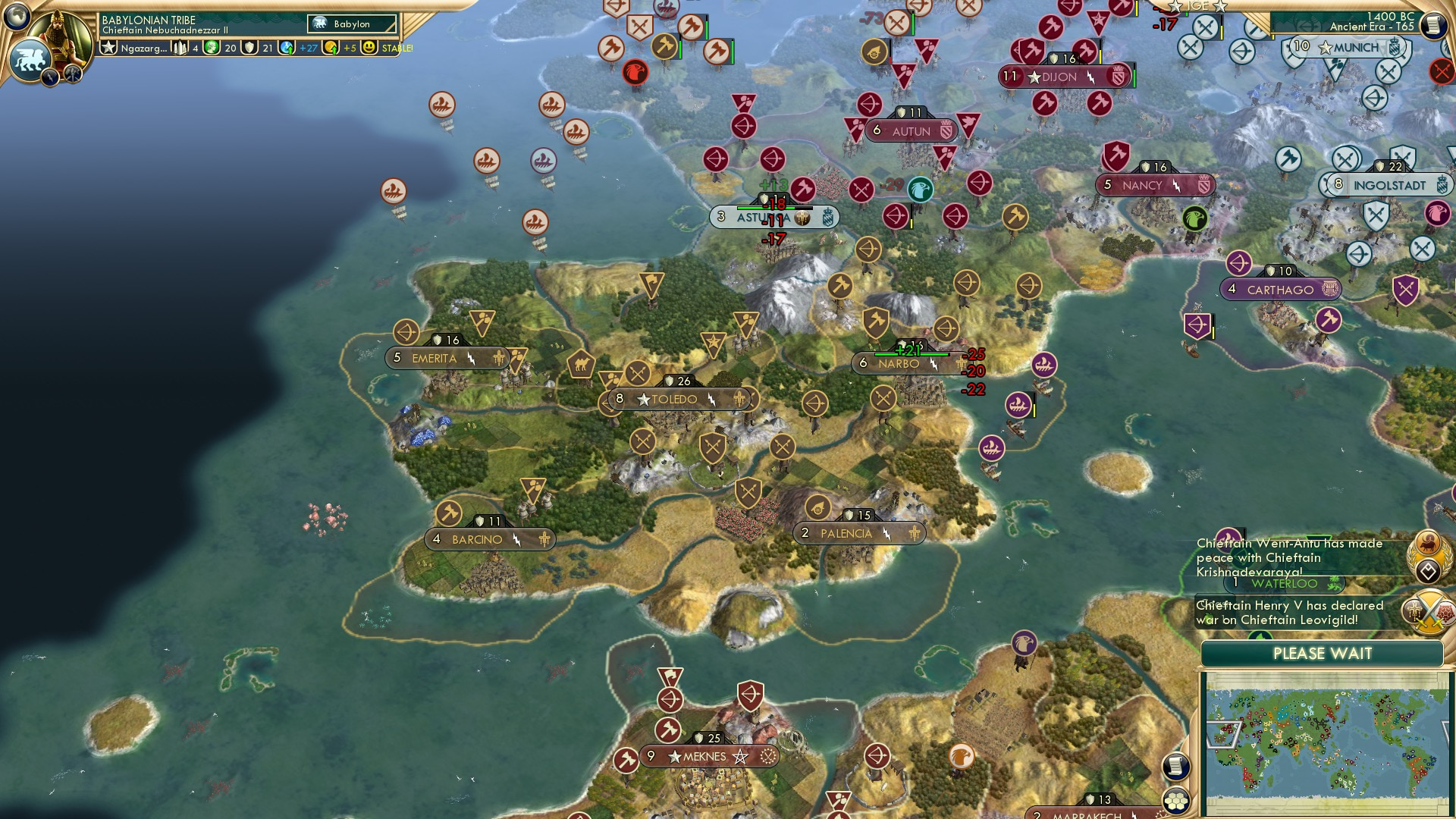Click the green science icon on the status bar
This screenshot has width=1456, height=819.
click(x=210, y=49)
